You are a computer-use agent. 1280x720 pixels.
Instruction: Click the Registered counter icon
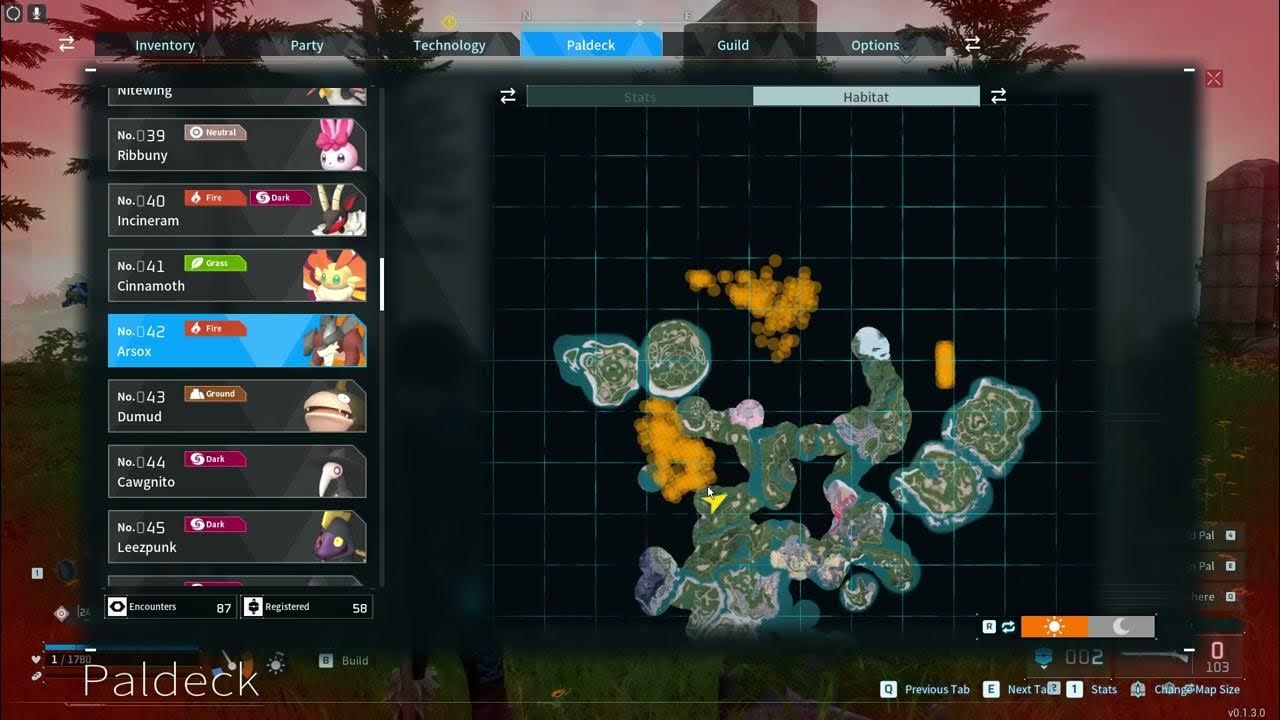tap(253, 606)
